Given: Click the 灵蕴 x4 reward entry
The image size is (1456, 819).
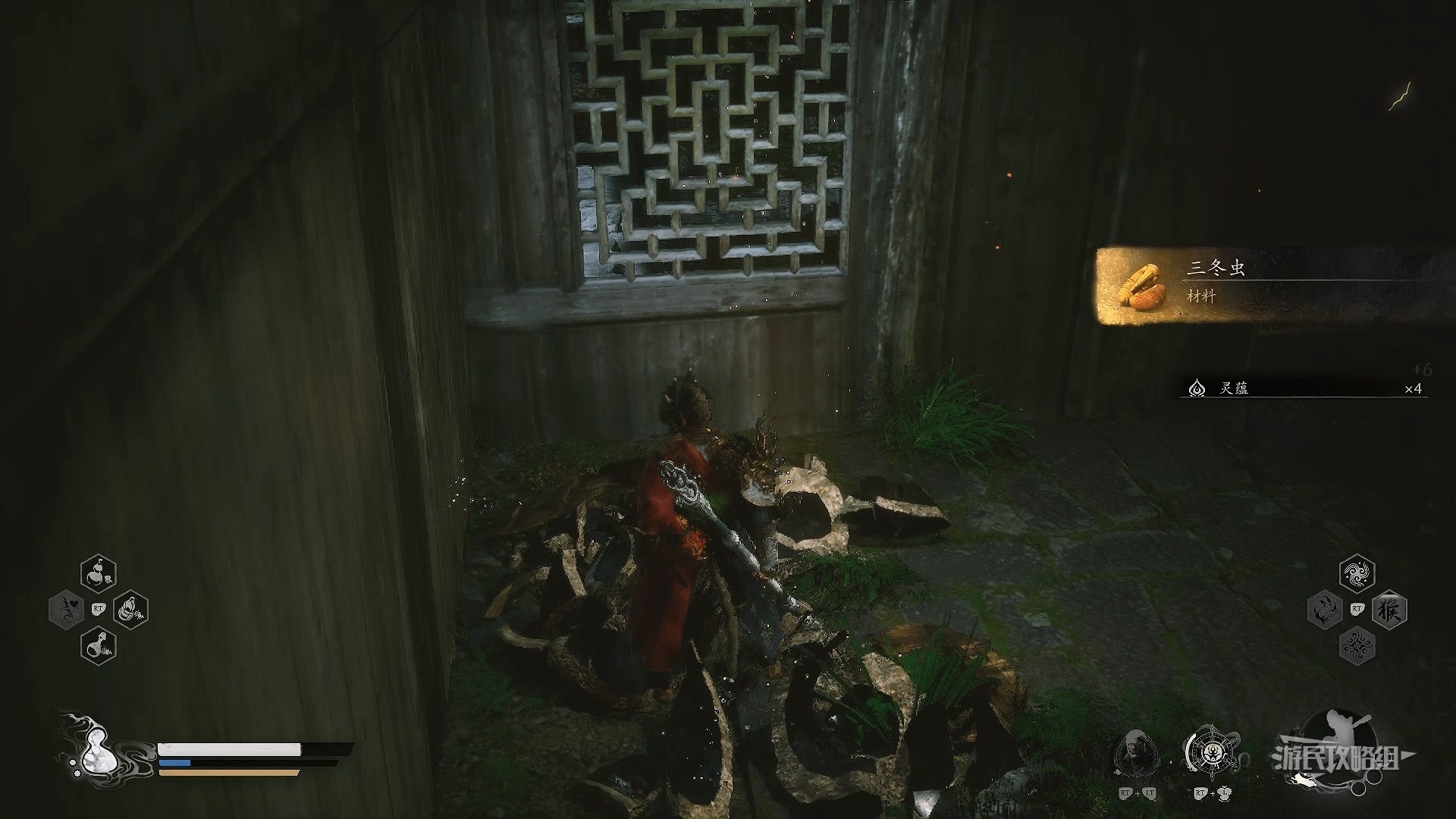Looking at the screenshot, I should tap(1303, 389).
